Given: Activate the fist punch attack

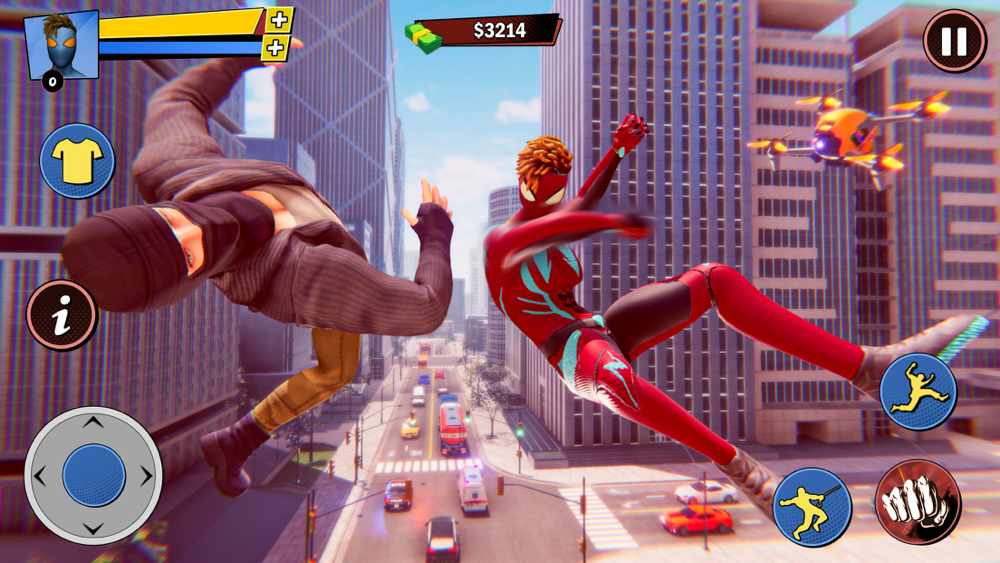Looking at the screenshot, I should point(917,502).
